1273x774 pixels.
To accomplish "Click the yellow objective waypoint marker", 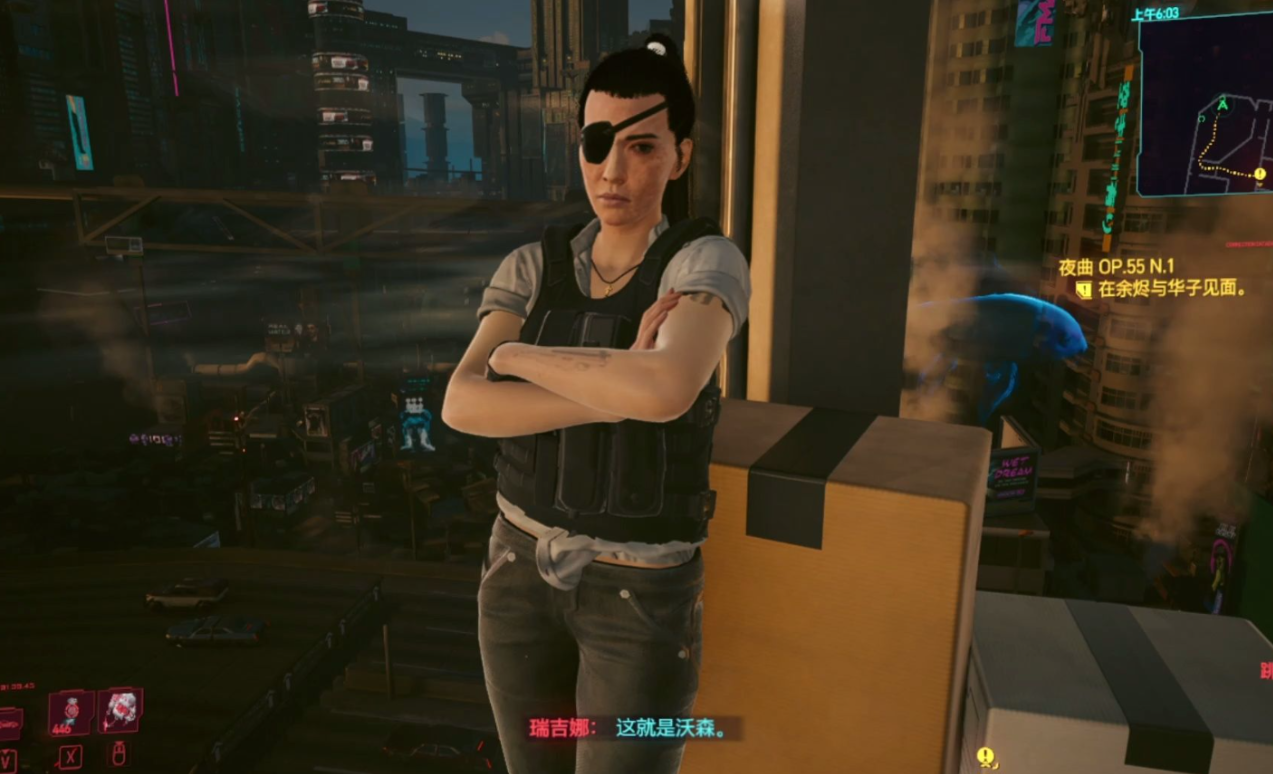I will [x=986, y=756].
